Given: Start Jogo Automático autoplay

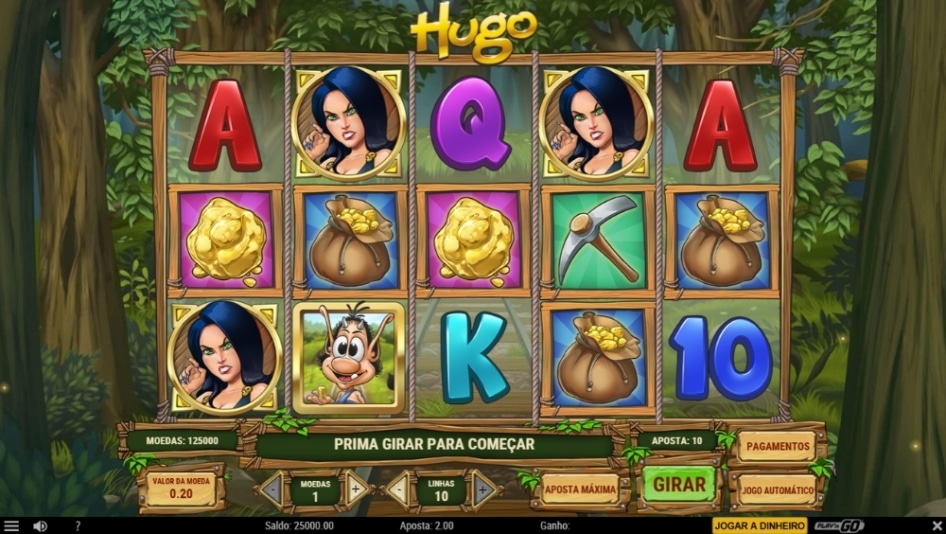Looking at the screenshot, I should (777, 490).
